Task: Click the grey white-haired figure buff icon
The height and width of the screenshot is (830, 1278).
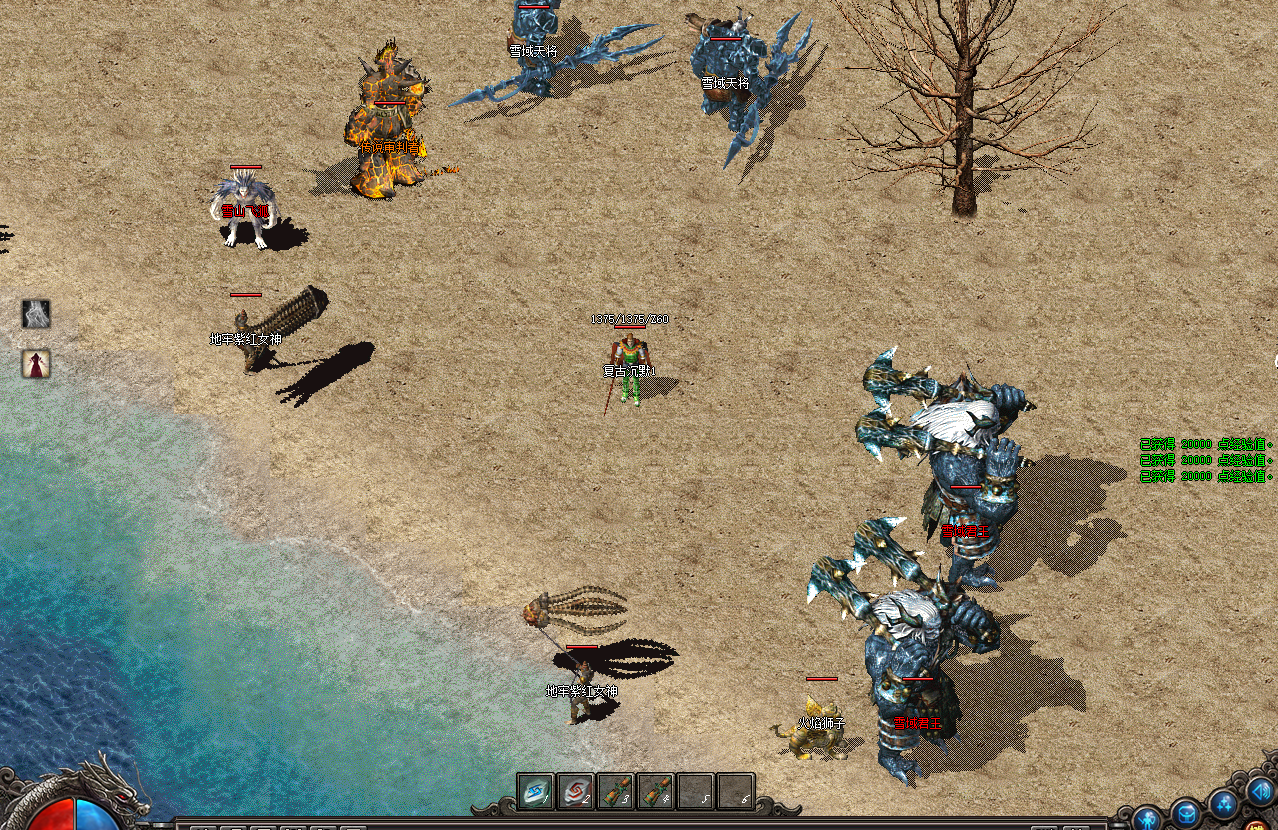Action: click(x=36, y=314)
